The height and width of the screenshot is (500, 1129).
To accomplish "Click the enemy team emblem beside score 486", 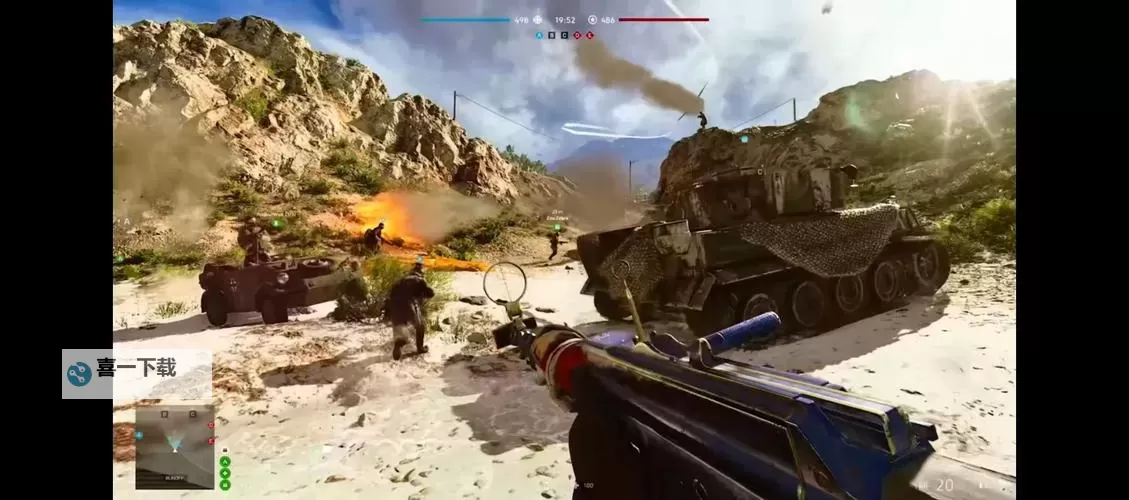I will [x=592, y=19].
